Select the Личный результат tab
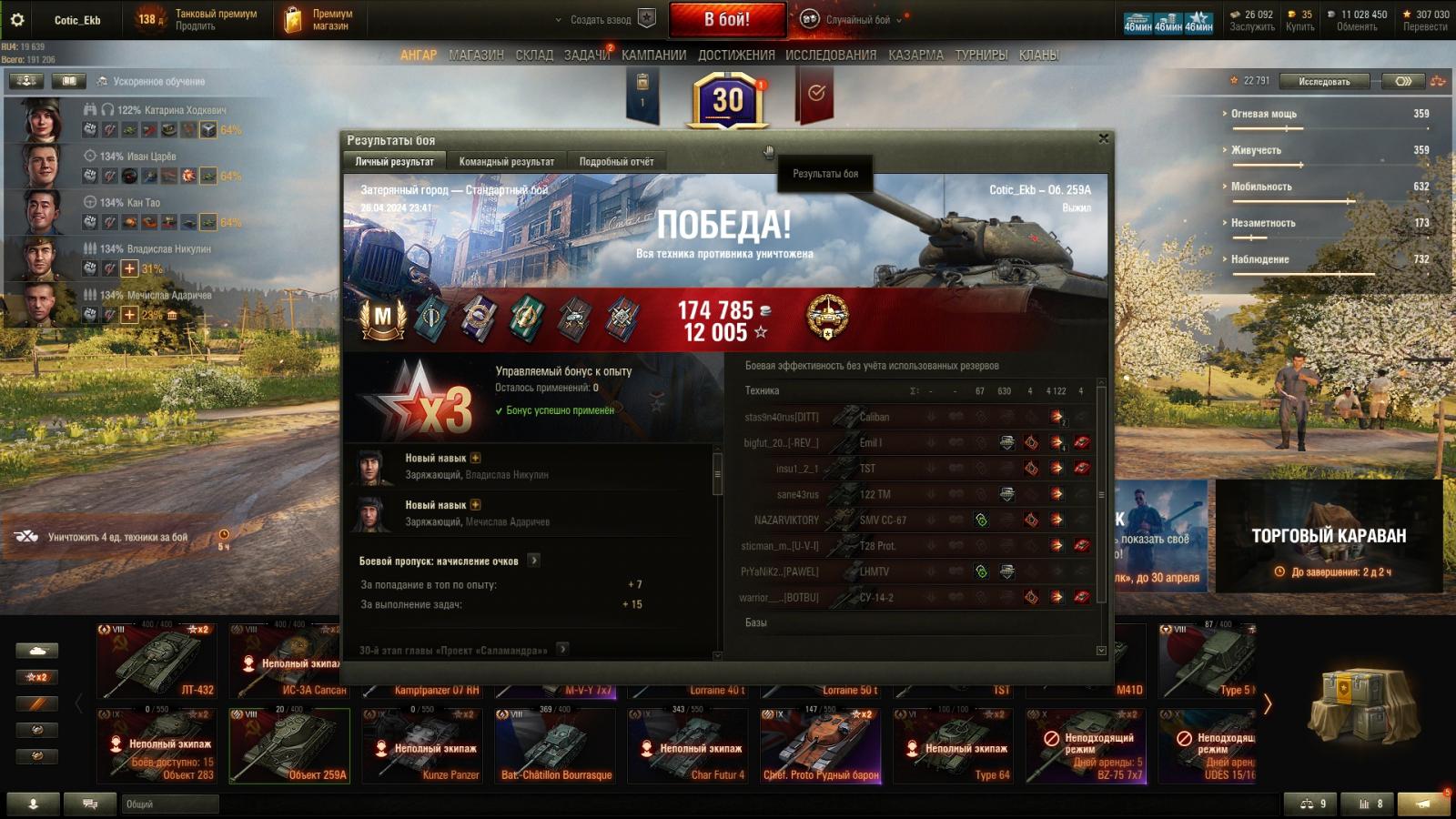The image size is (1456, 819). tap(394, 162)
